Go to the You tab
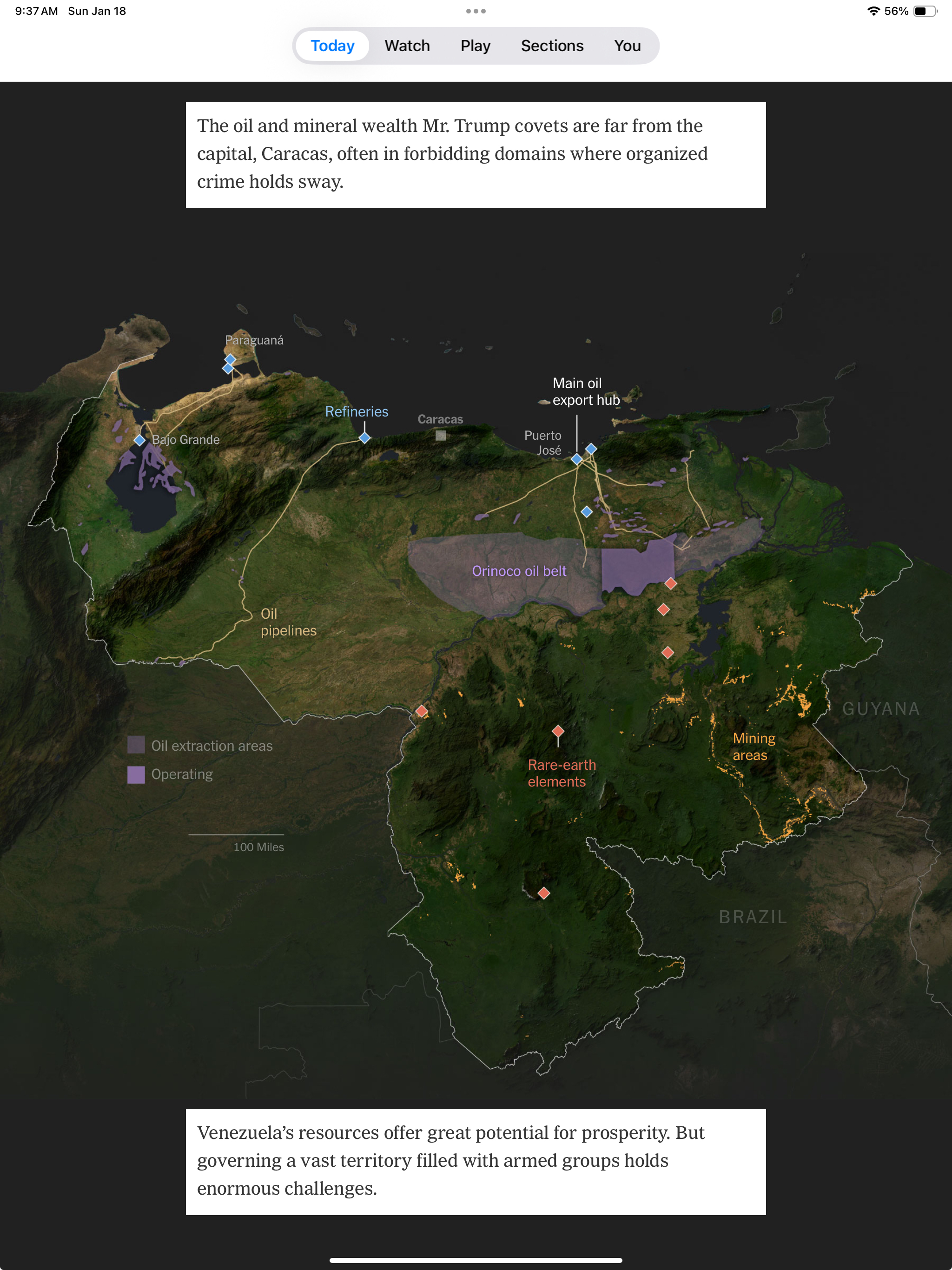The image size is (952, 1270). tap(627, 46)
